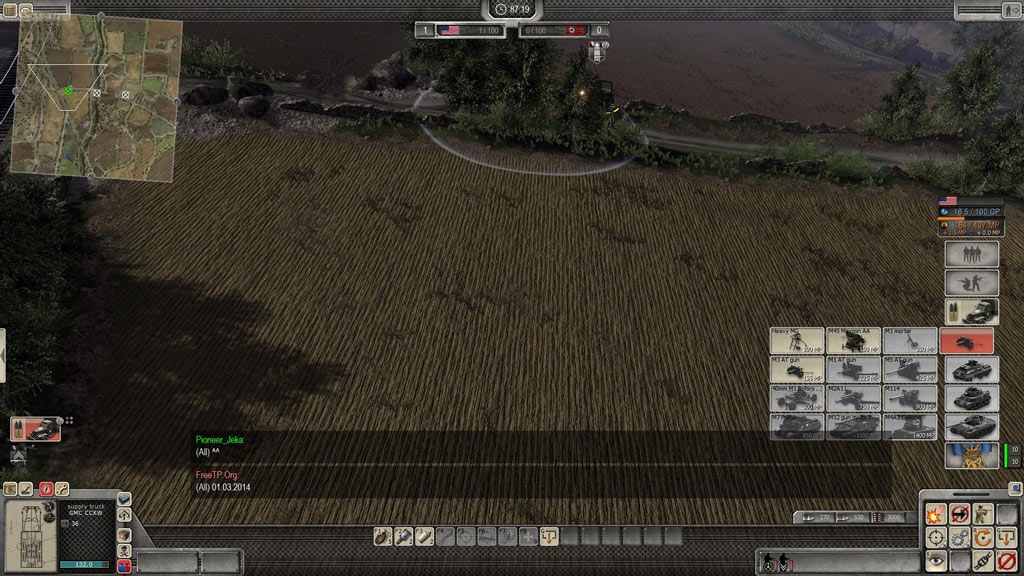Select the highlighted artillery guns category
Viewport: 1024px width, 576px height.
pos(967,341)
